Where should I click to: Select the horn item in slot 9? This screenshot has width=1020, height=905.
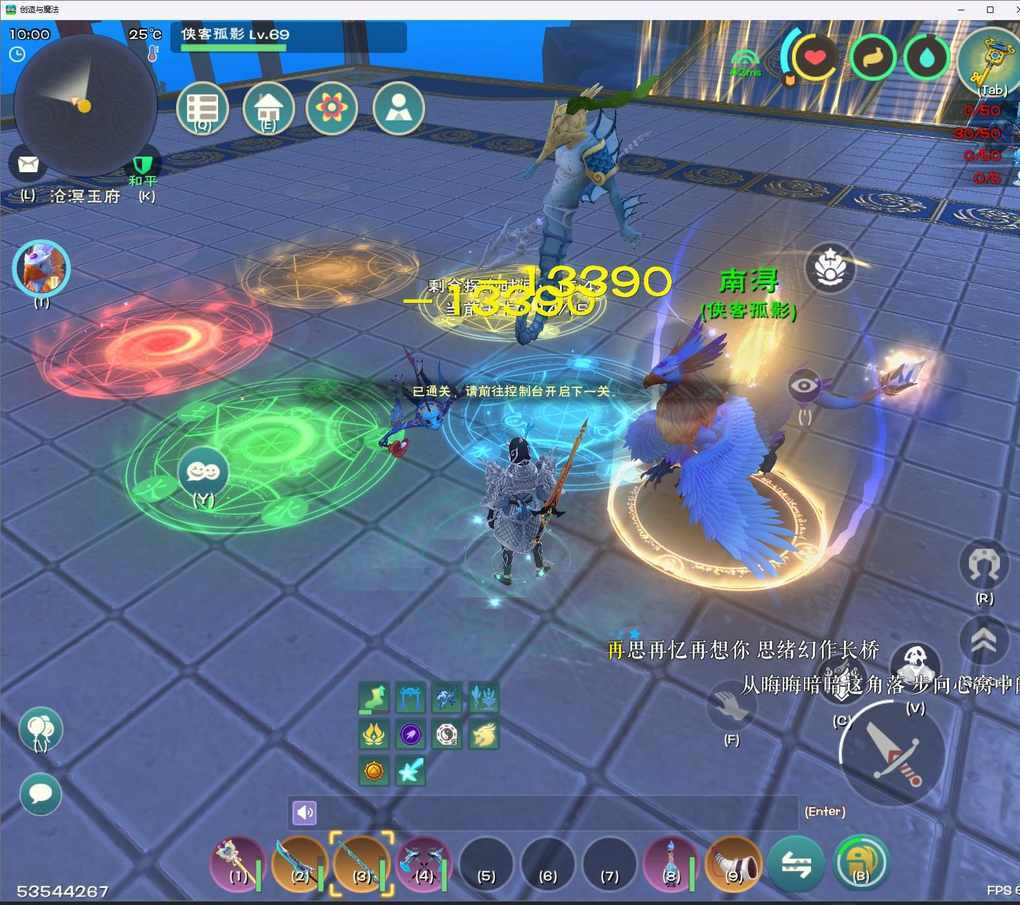click(733, 862)
